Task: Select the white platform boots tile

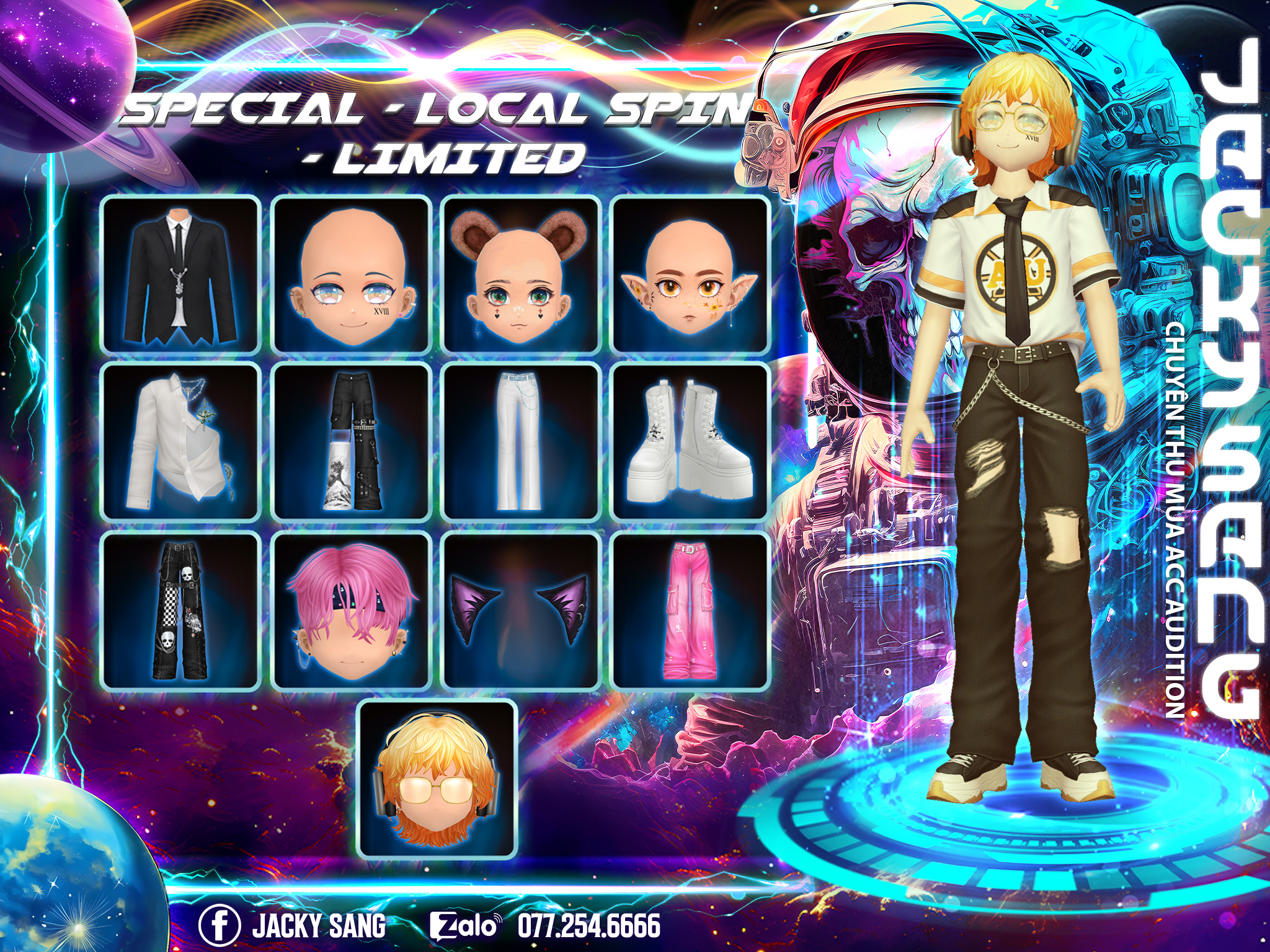Action: tap(691, 442)
